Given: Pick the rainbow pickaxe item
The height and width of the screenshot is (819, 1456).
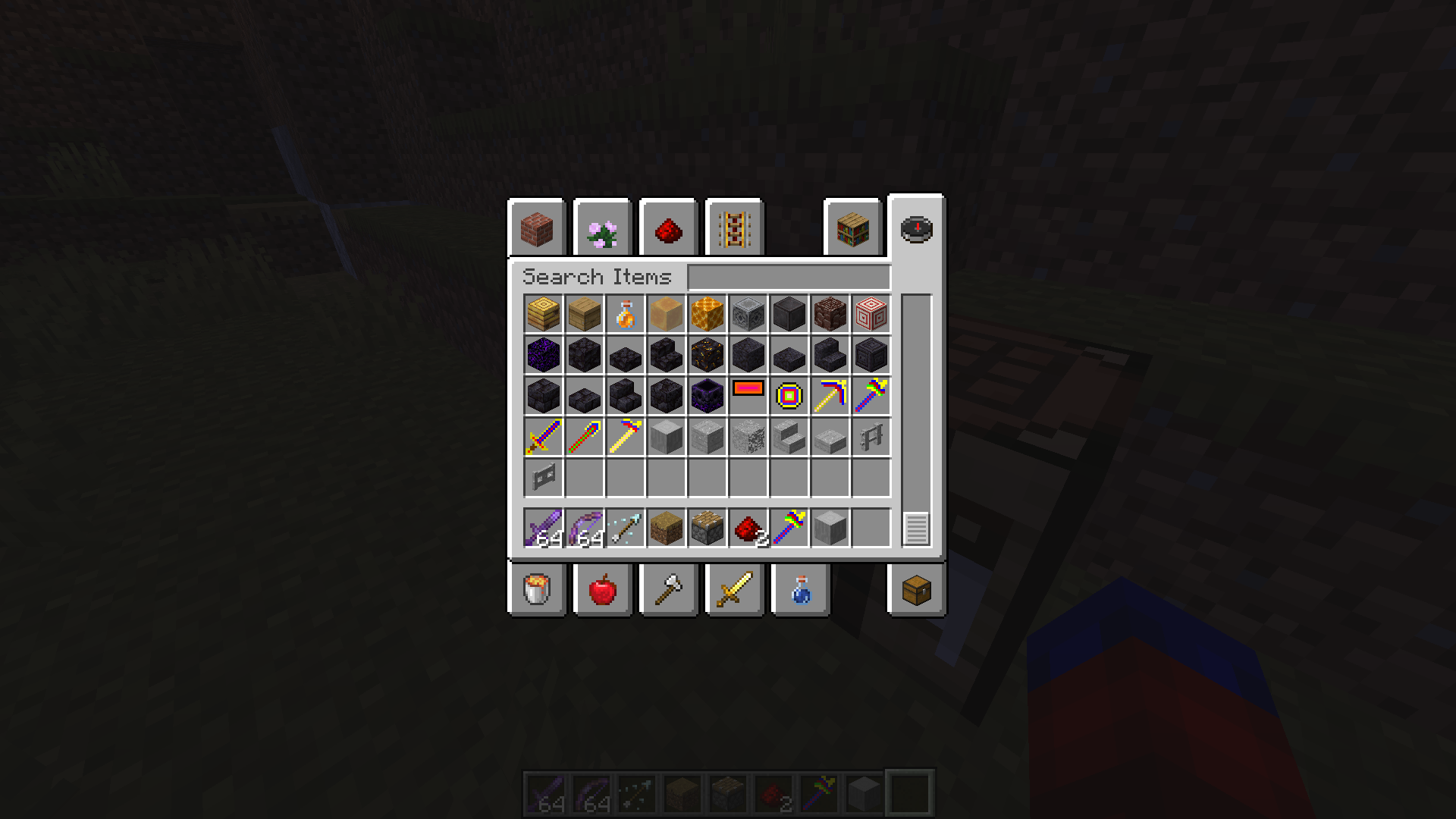Looking at the screenshot, I should click(x=829, y=395).
